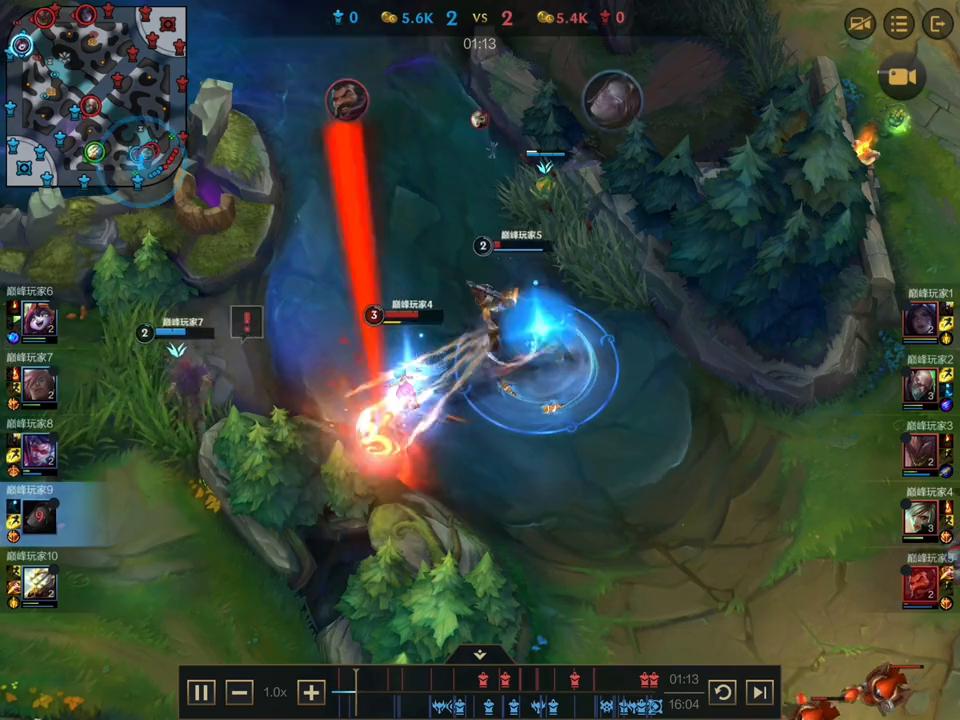Select 巅峰玩家3 on the right team list
Screen dimensions: 960x720
(921, 454)
